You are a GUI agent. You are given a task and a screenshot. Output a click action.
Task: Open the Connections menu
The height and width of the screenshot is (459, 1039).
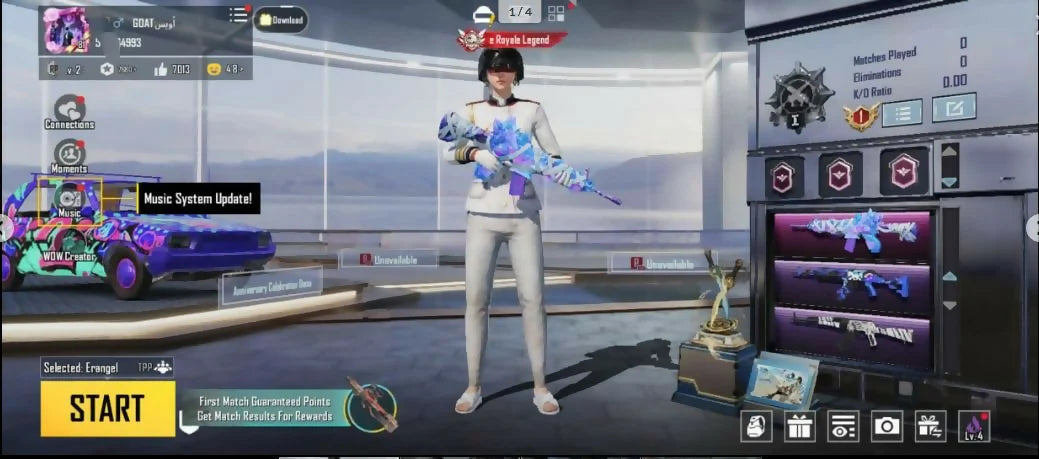pos(69,110)
